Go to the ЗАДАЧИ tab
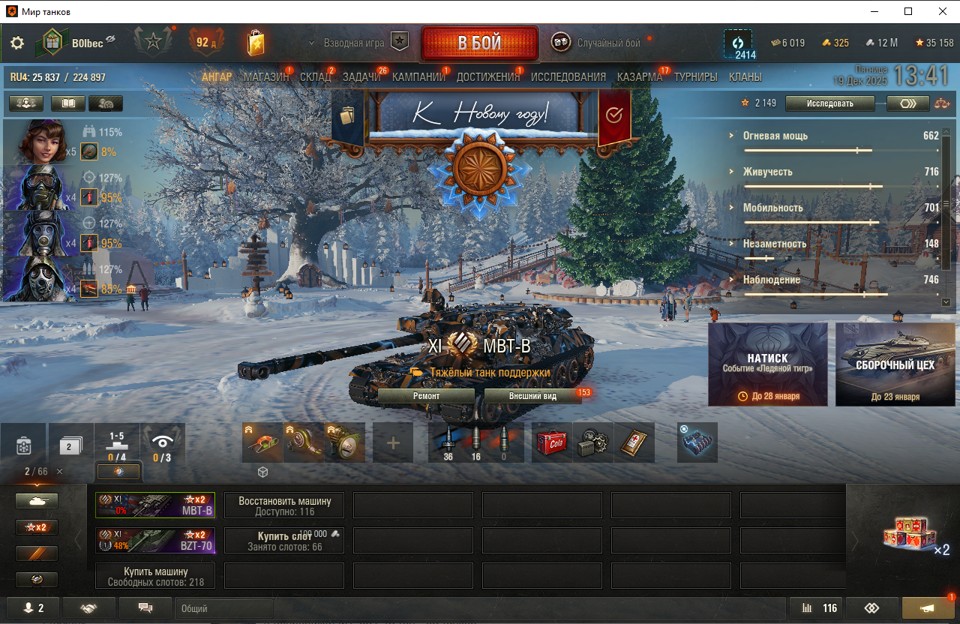 361,77
